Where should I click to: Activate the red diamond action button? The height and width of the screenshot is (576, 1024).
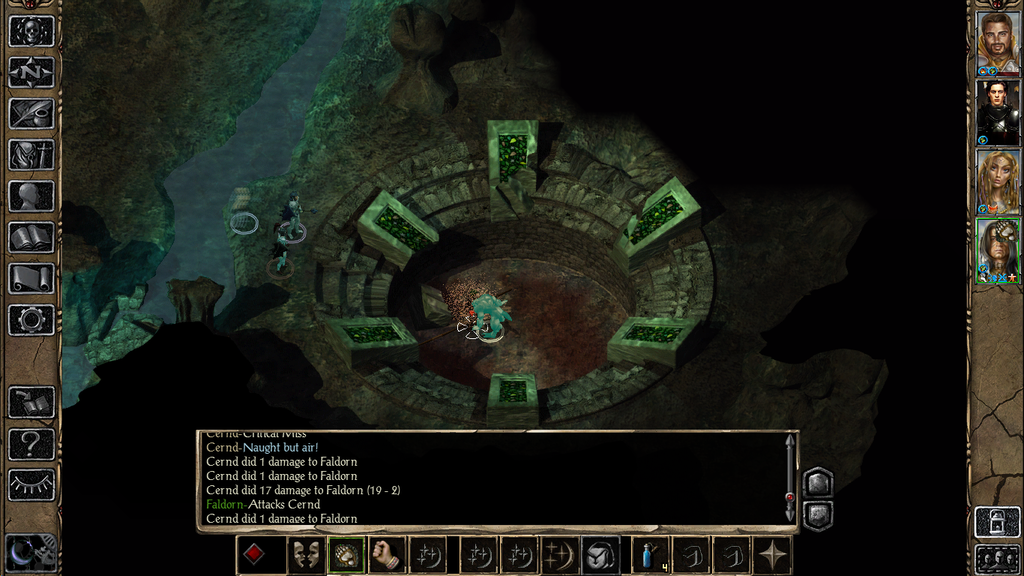coord(255,555)
